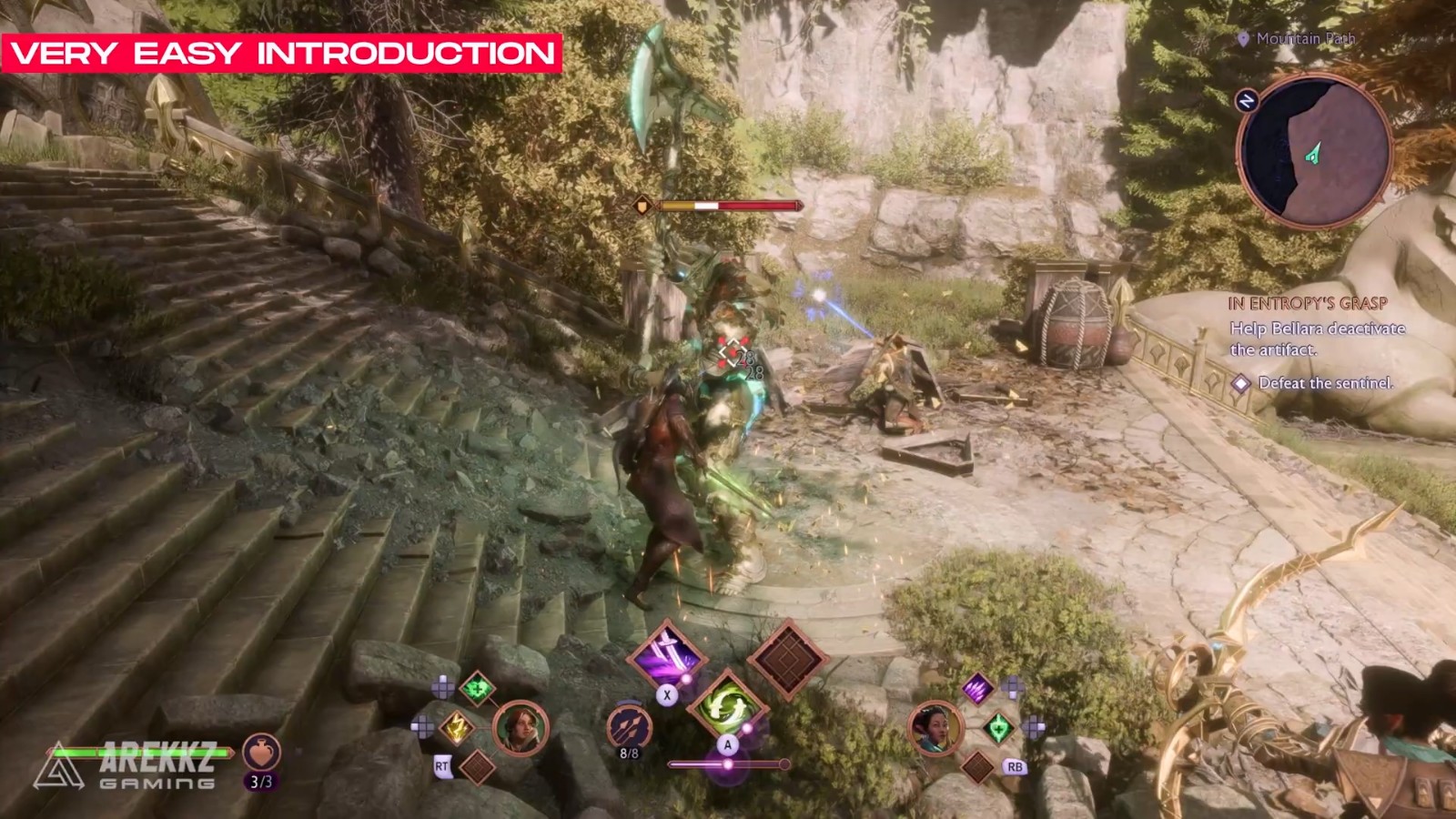Select the In Entropy's Grasp quest tracker

[1308, 304]
